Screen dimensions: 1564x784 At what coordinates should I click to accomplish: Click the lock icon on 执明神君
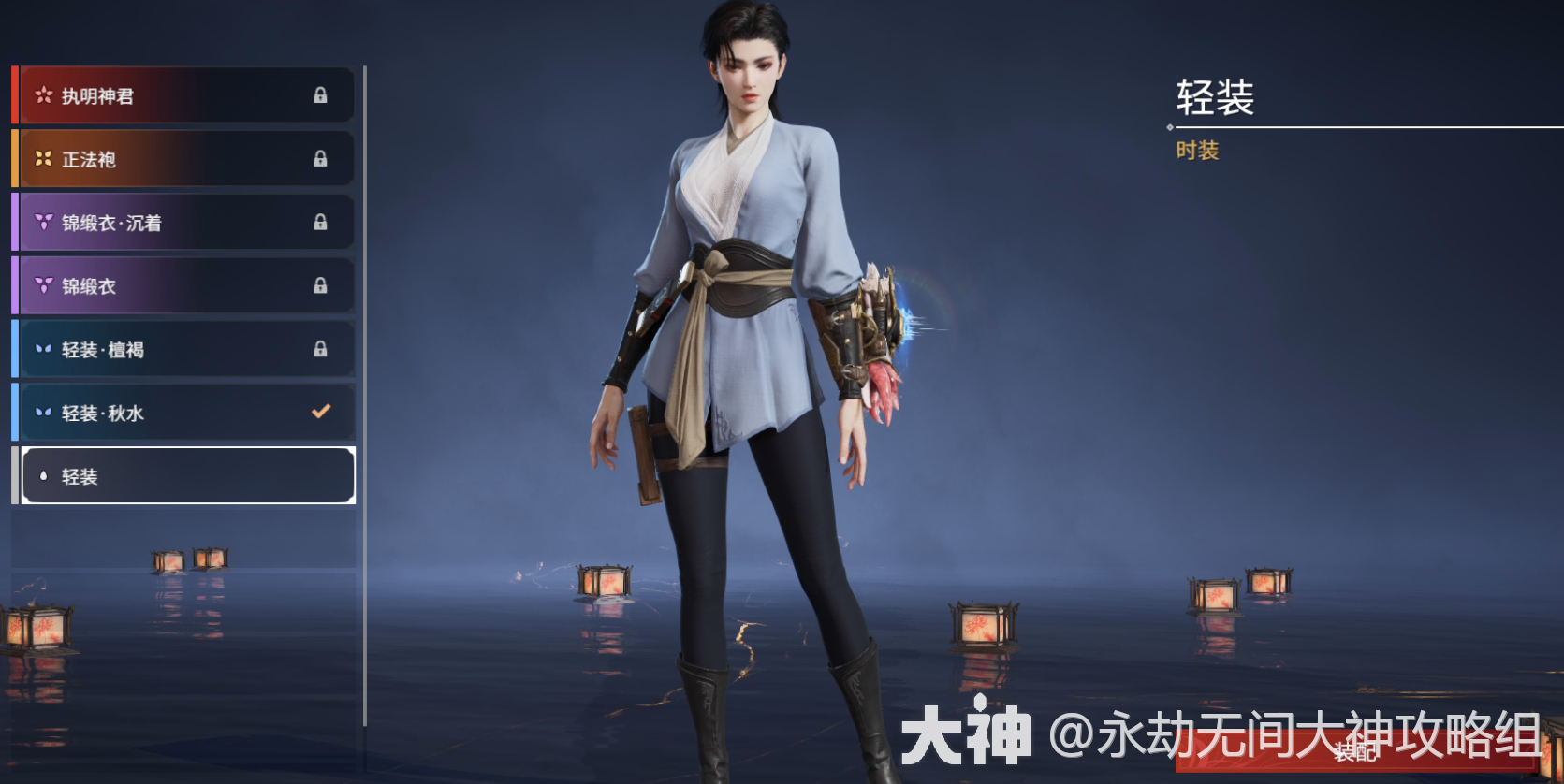[x=321, y=94]
